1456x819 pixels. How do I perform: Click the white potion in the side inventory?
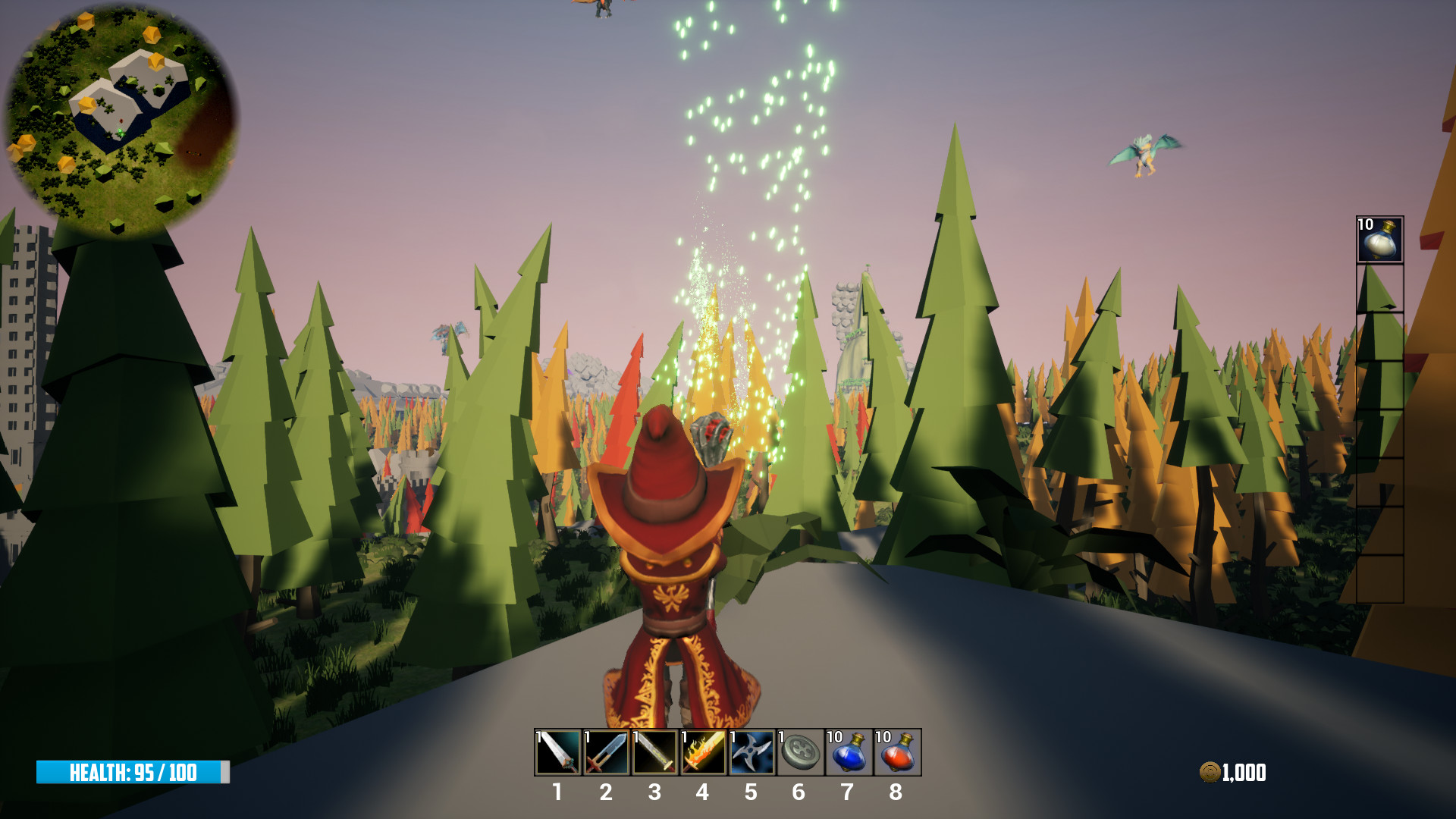[x=1379, y=240]
